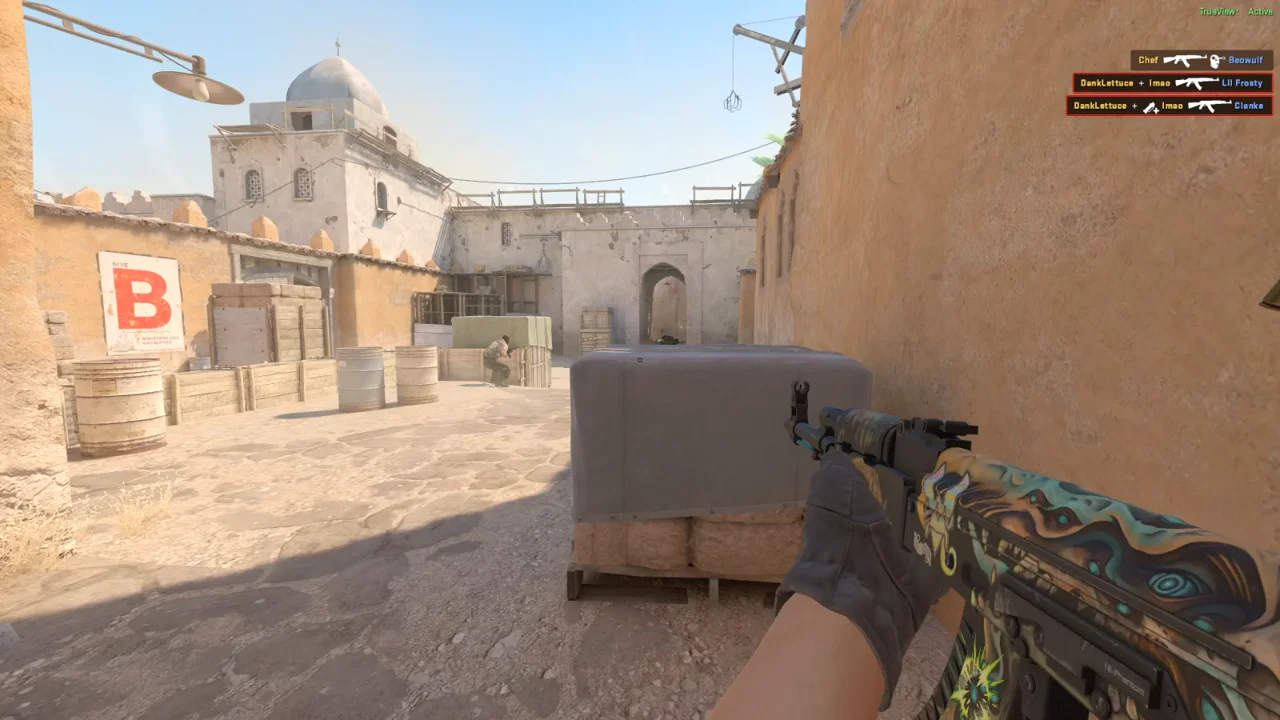Toggle the red outline on Clanke's kill entry

coord(1172,106)
